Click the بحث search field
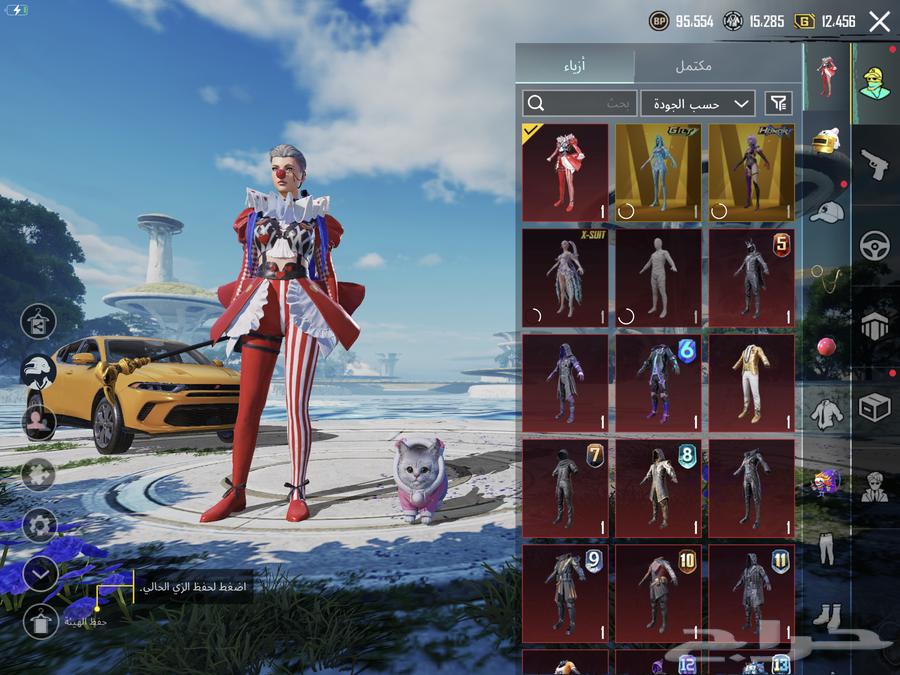 click(x=579, y=103)
